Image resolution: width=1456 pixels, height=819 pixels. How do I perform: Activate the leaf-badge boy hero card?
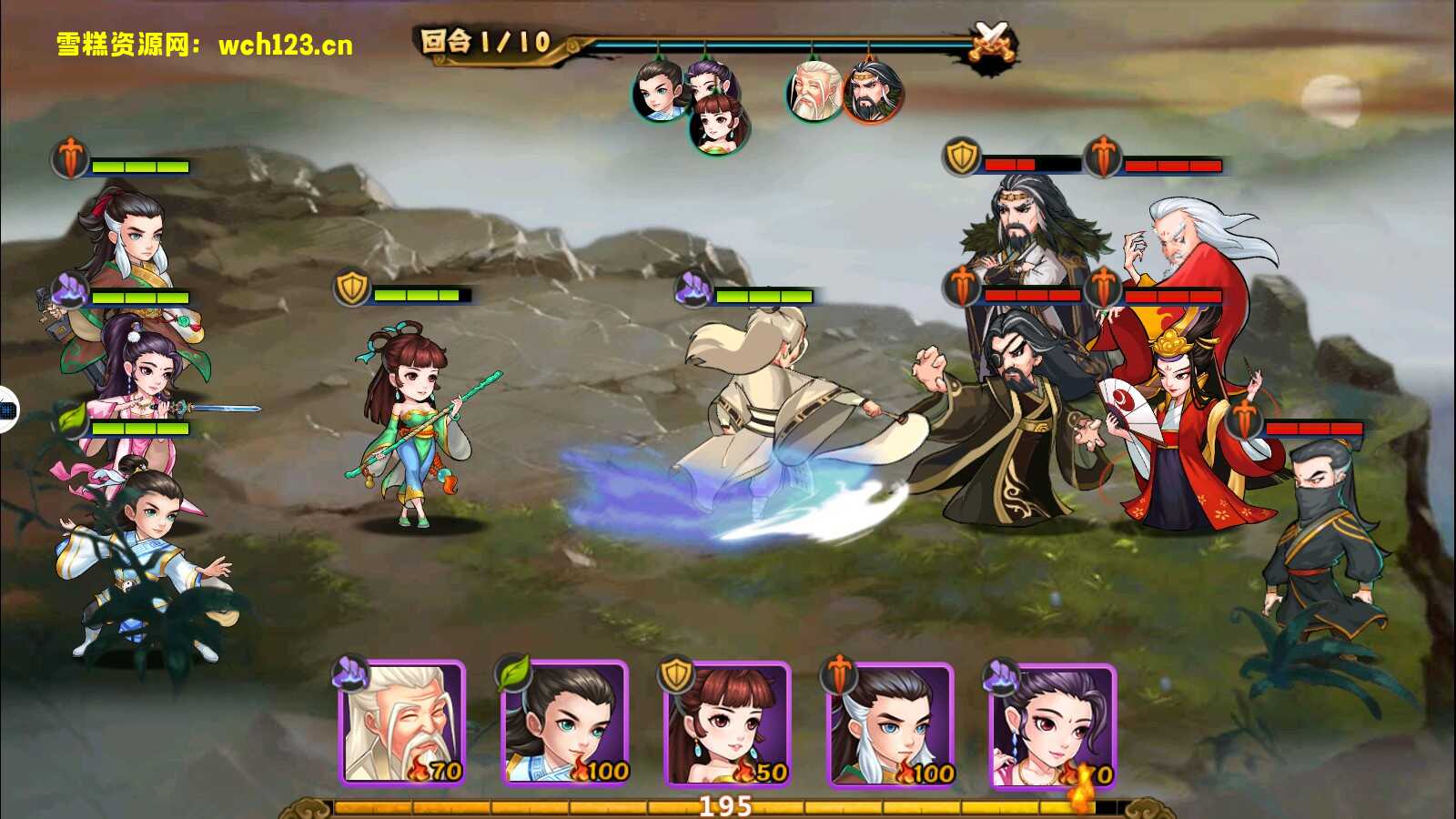[565, 723]
